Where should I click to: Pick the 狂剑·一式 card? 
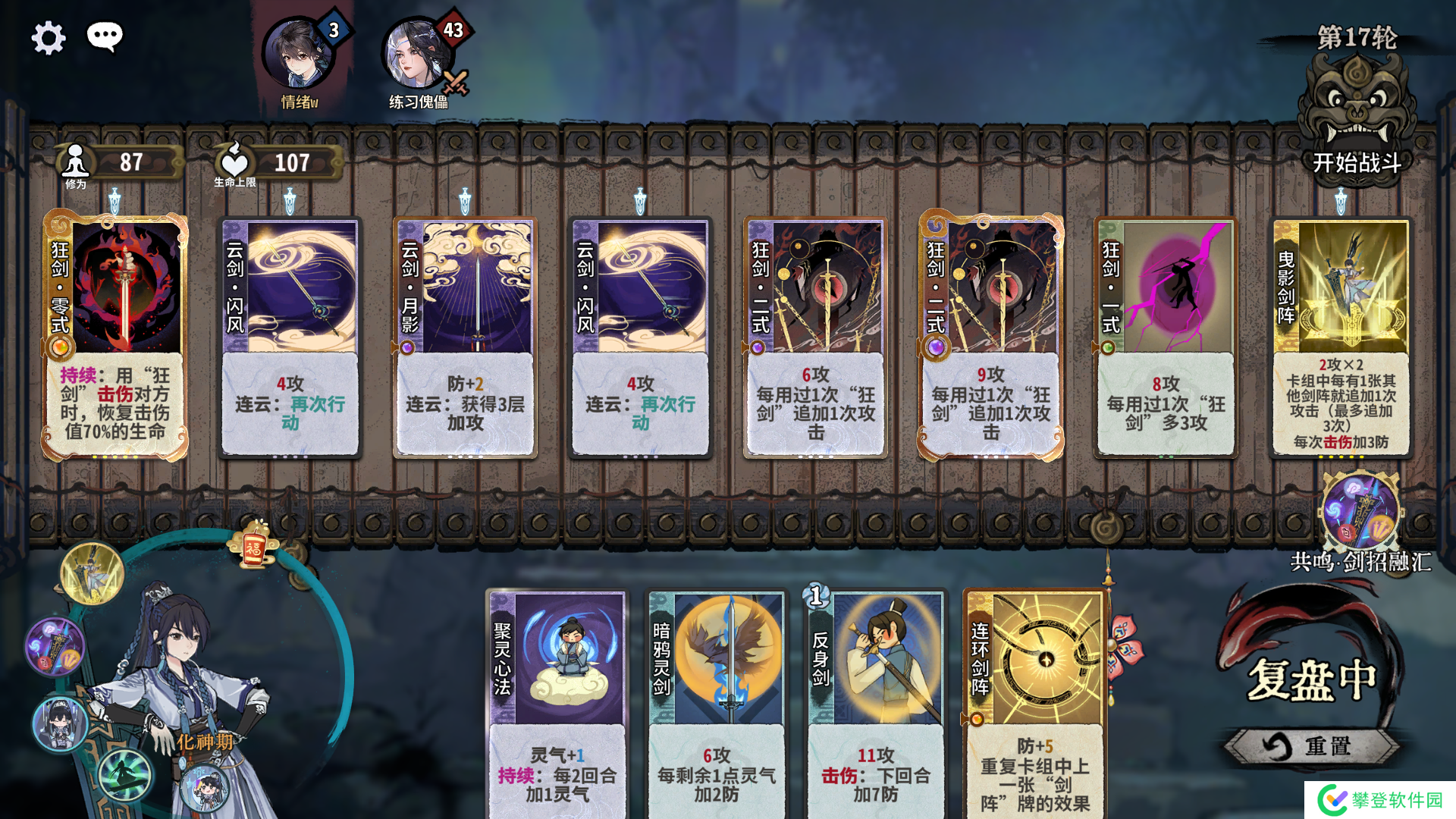point(1166,337)
